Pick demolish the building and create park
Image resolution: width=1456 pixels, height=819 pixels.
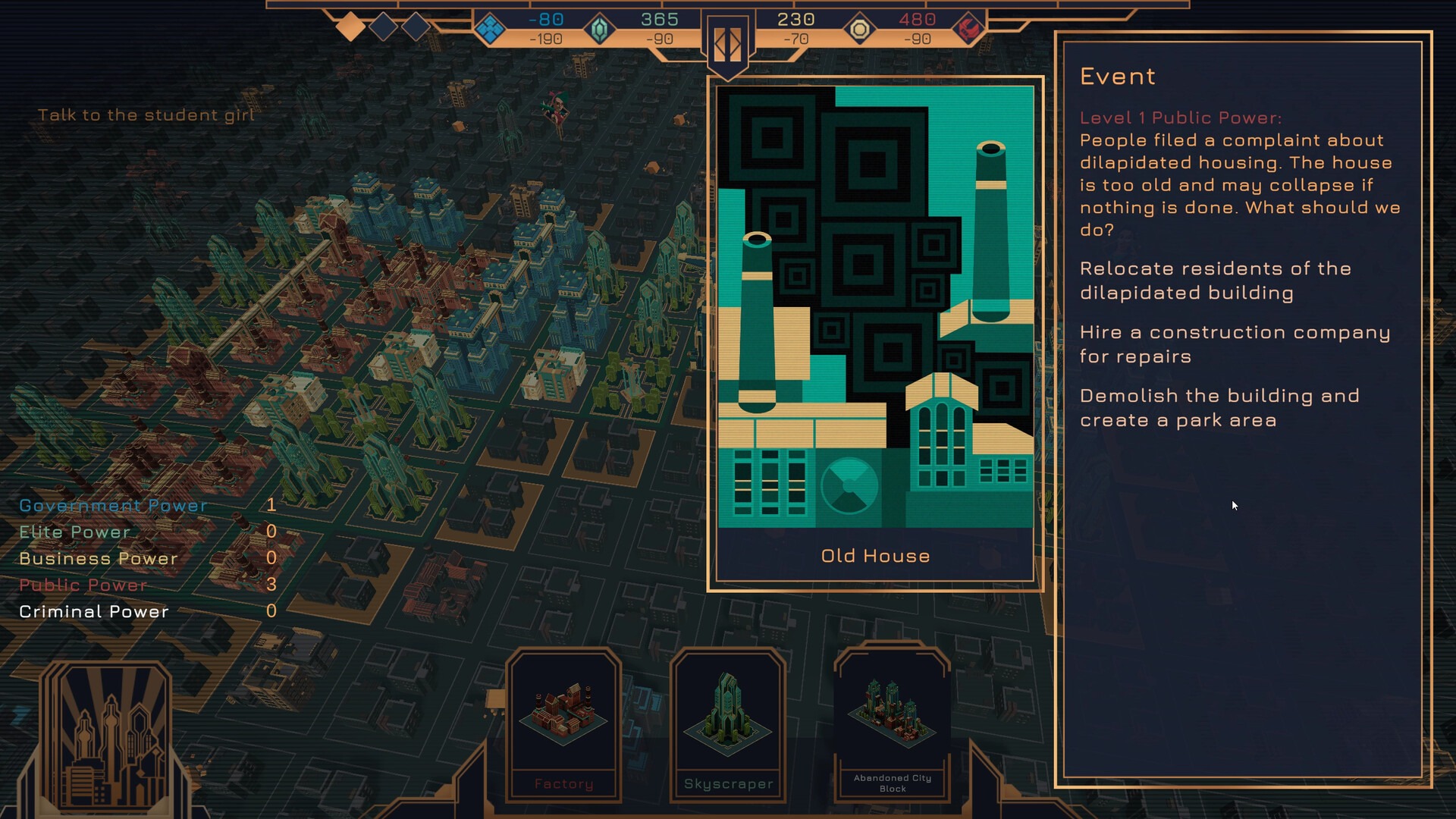click(1219, 408)
